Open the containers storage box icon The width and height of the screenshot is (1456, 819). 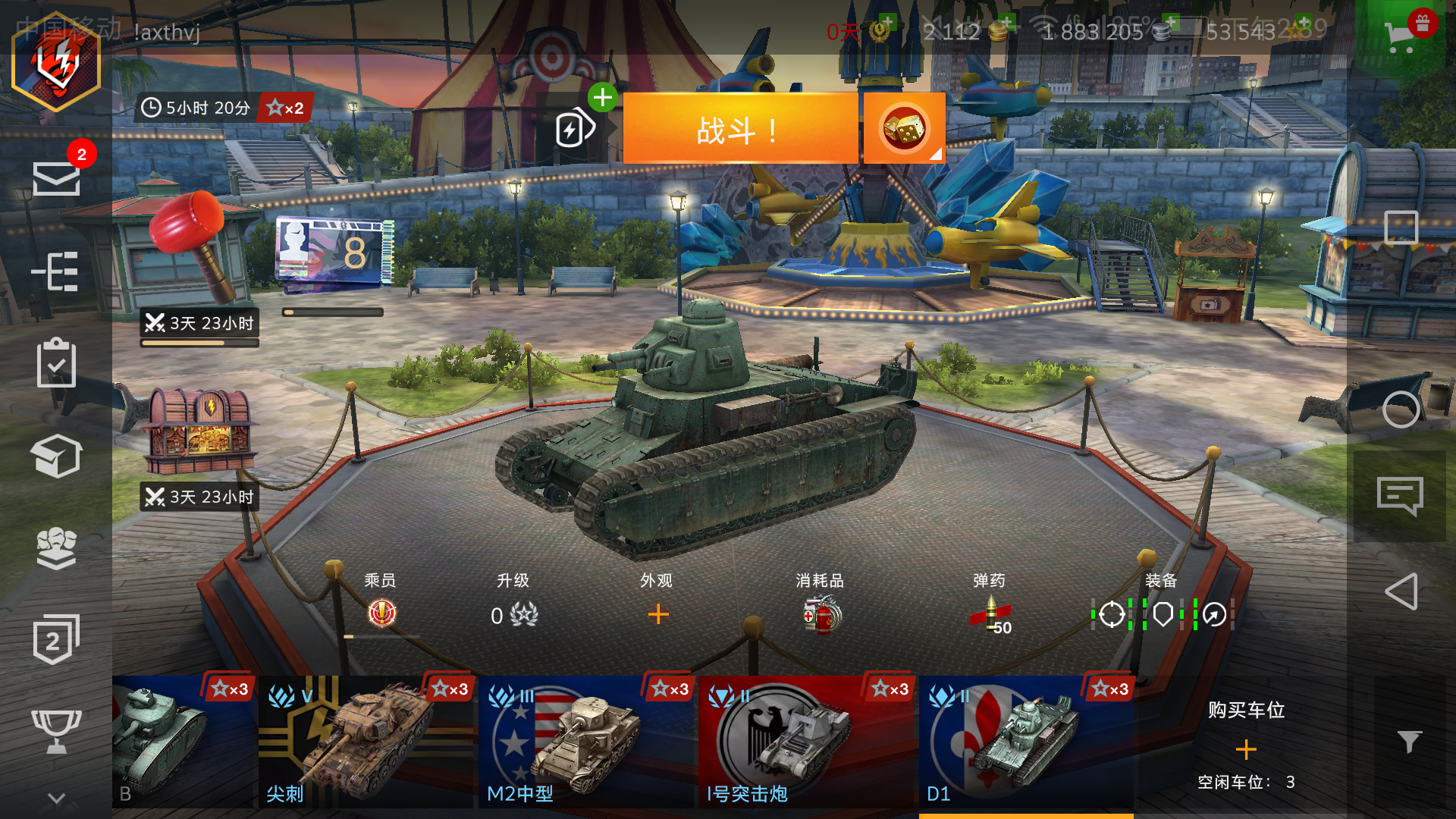57,457
